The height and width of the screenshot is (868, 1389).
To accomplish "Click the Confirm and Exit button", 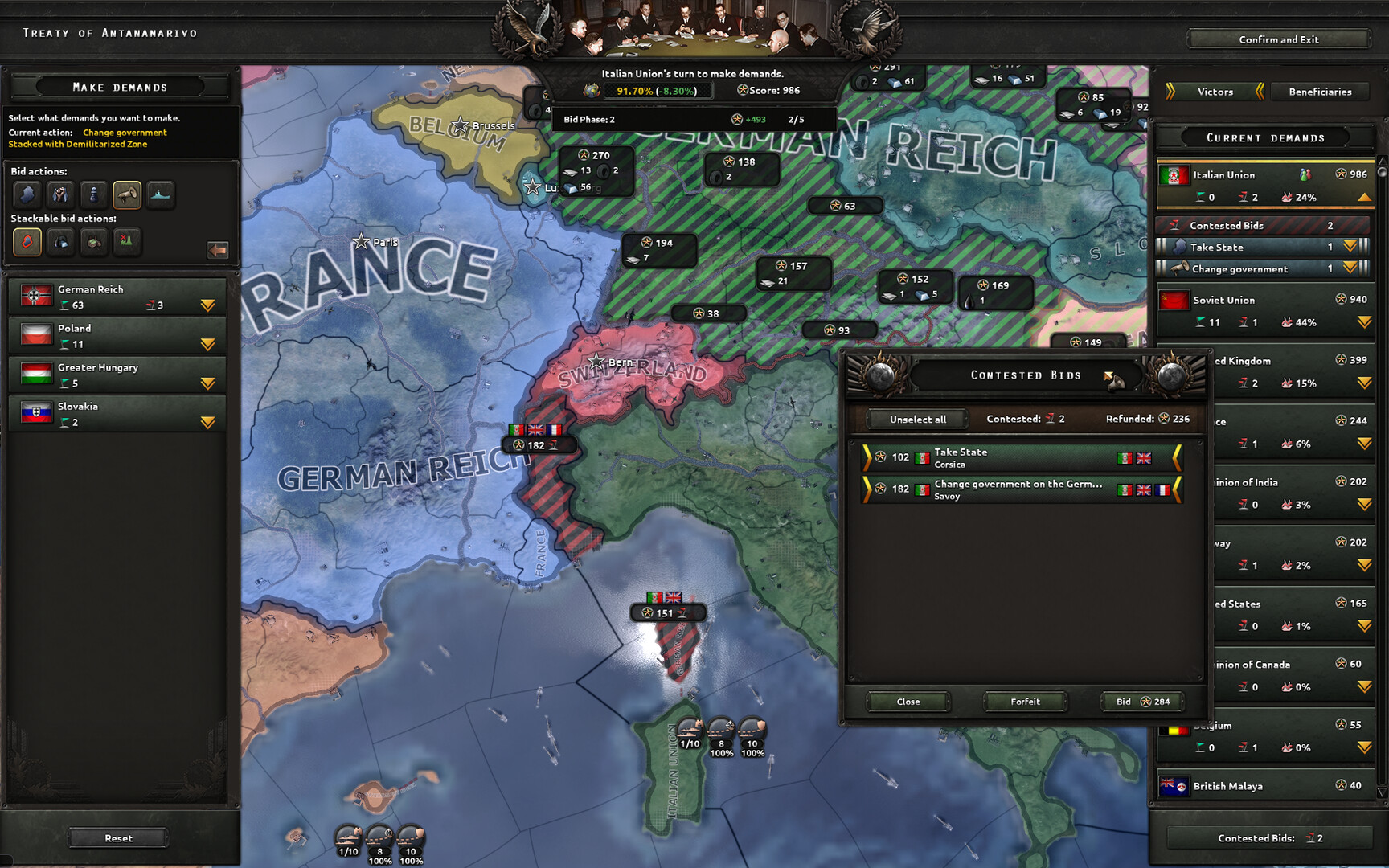I will click(1277, 39).
